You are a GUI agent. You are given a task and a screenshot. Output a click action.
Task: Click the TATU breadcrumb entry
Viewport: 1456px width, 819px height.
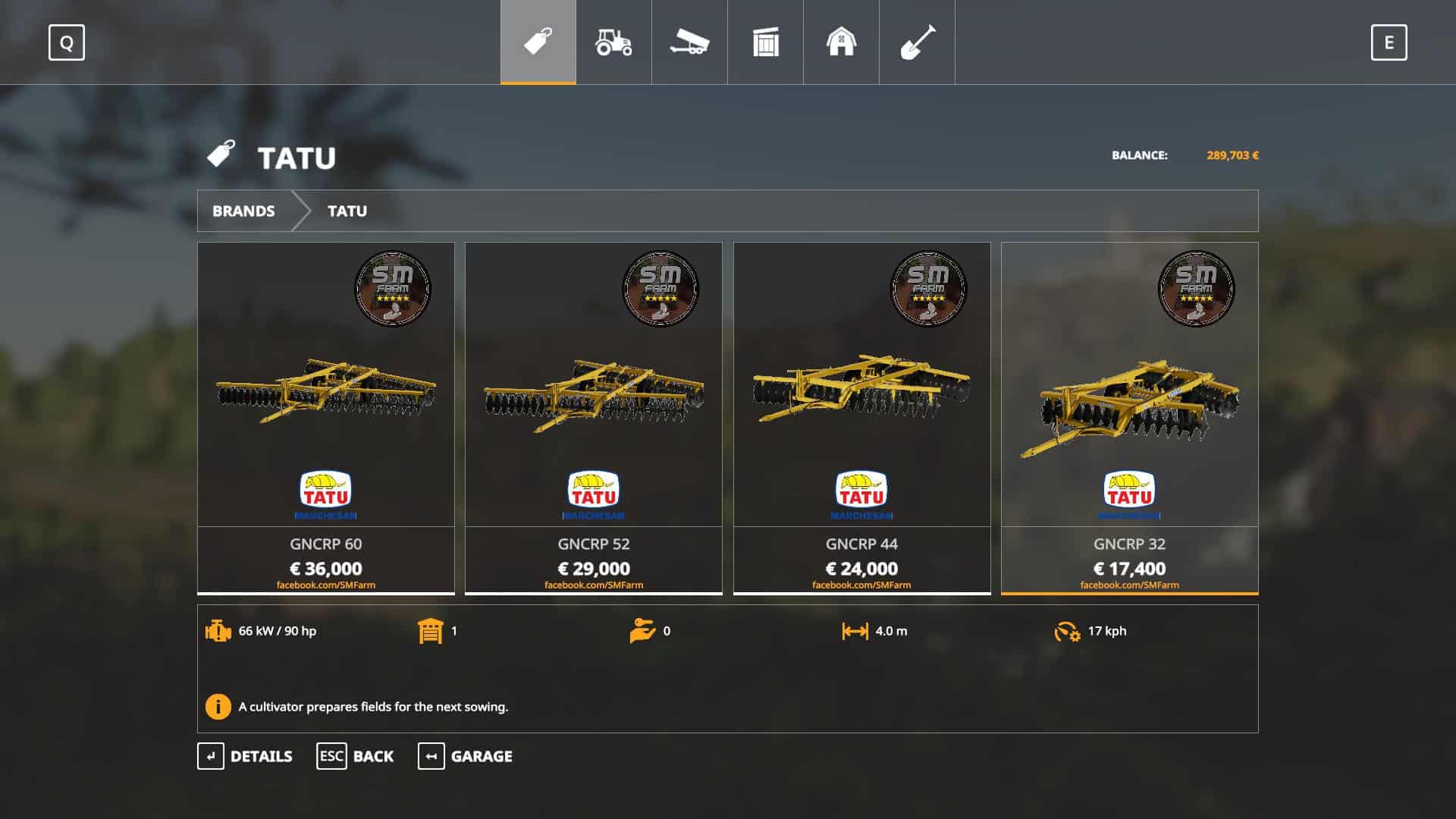point(347,211)
